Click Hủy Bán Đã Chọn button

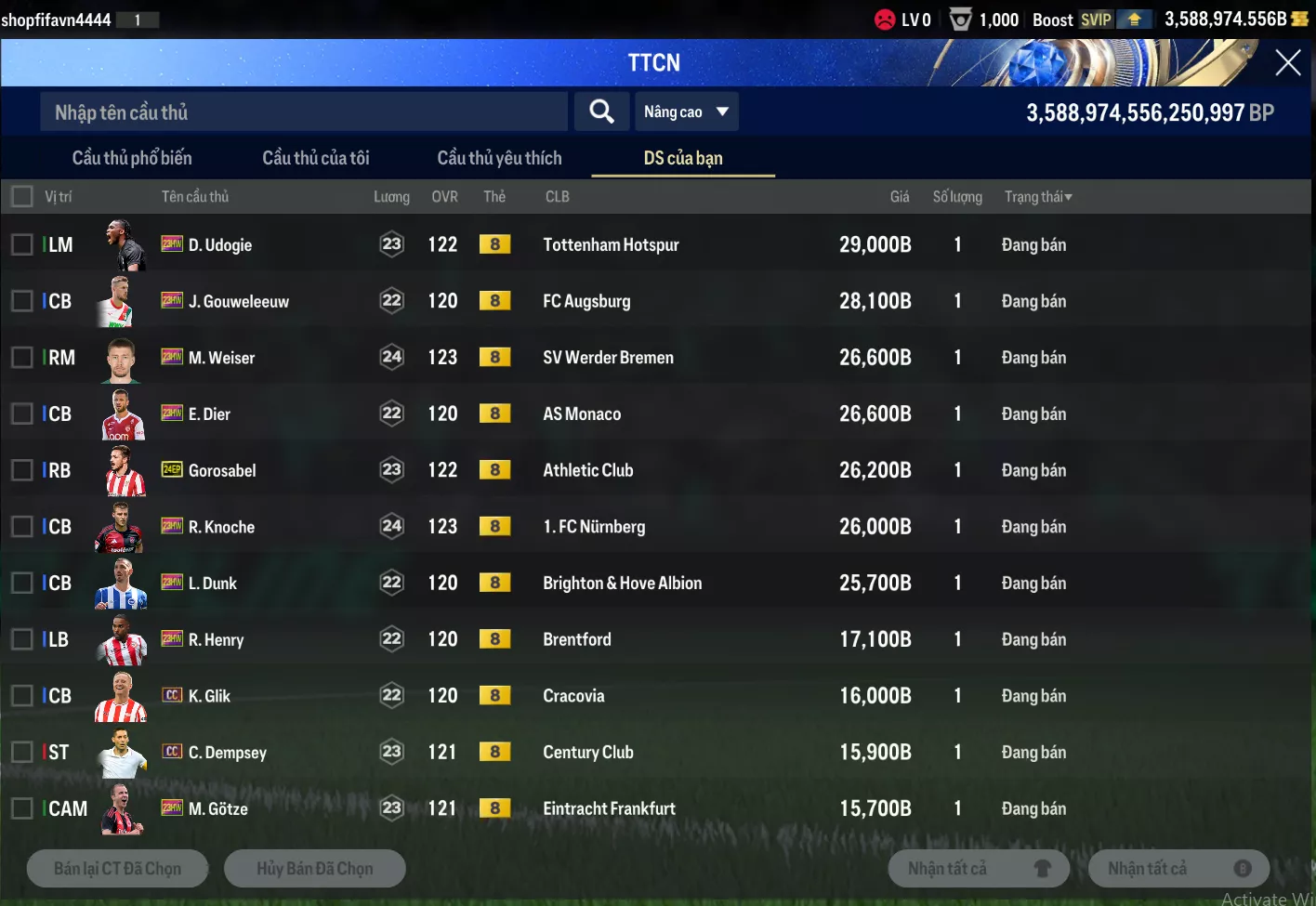pos(314,868)
